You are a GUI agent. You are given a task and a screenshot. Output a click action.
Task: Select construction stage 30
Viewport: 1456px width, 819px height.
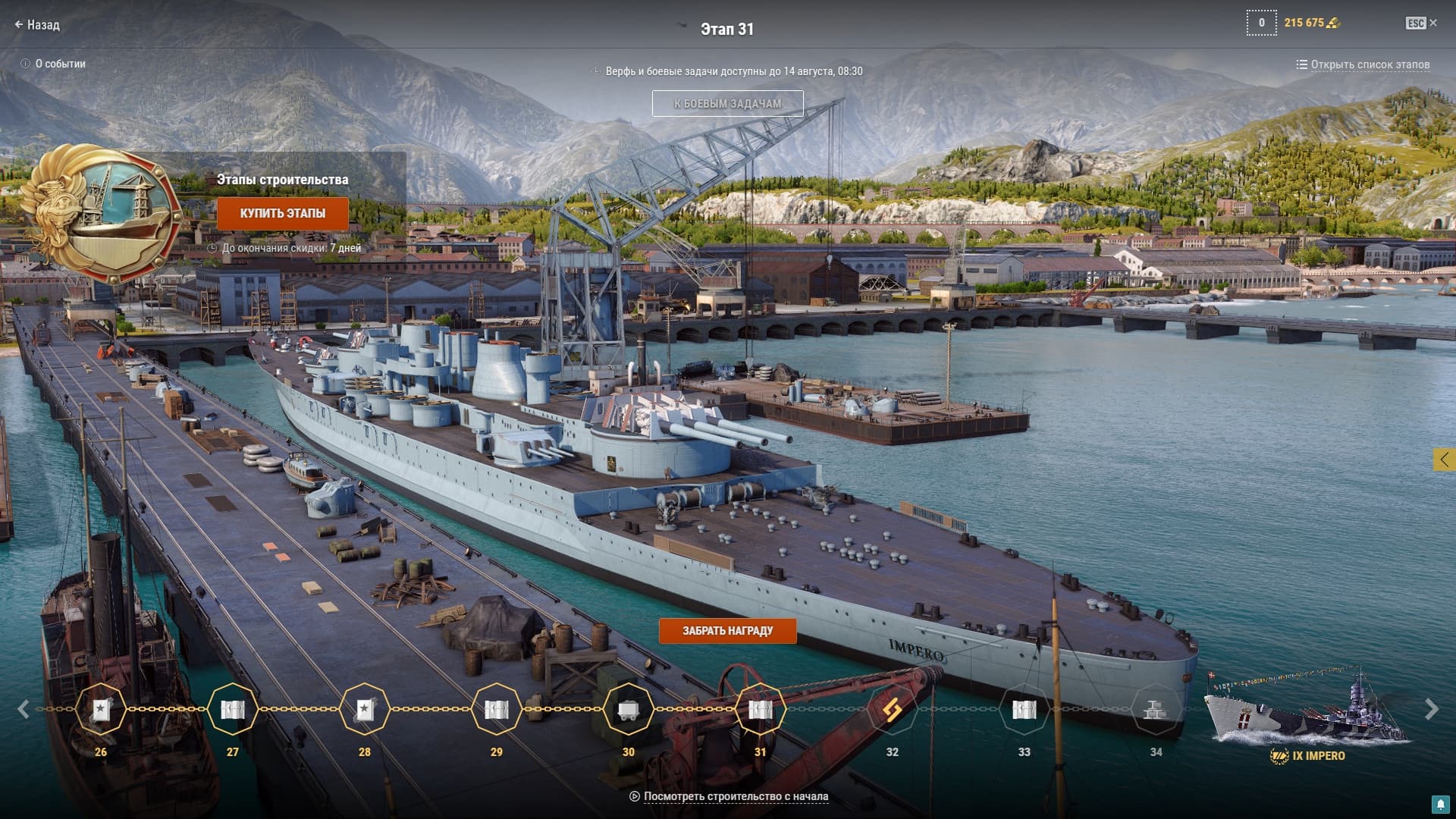pyautogui.click(x=628, y=710)
